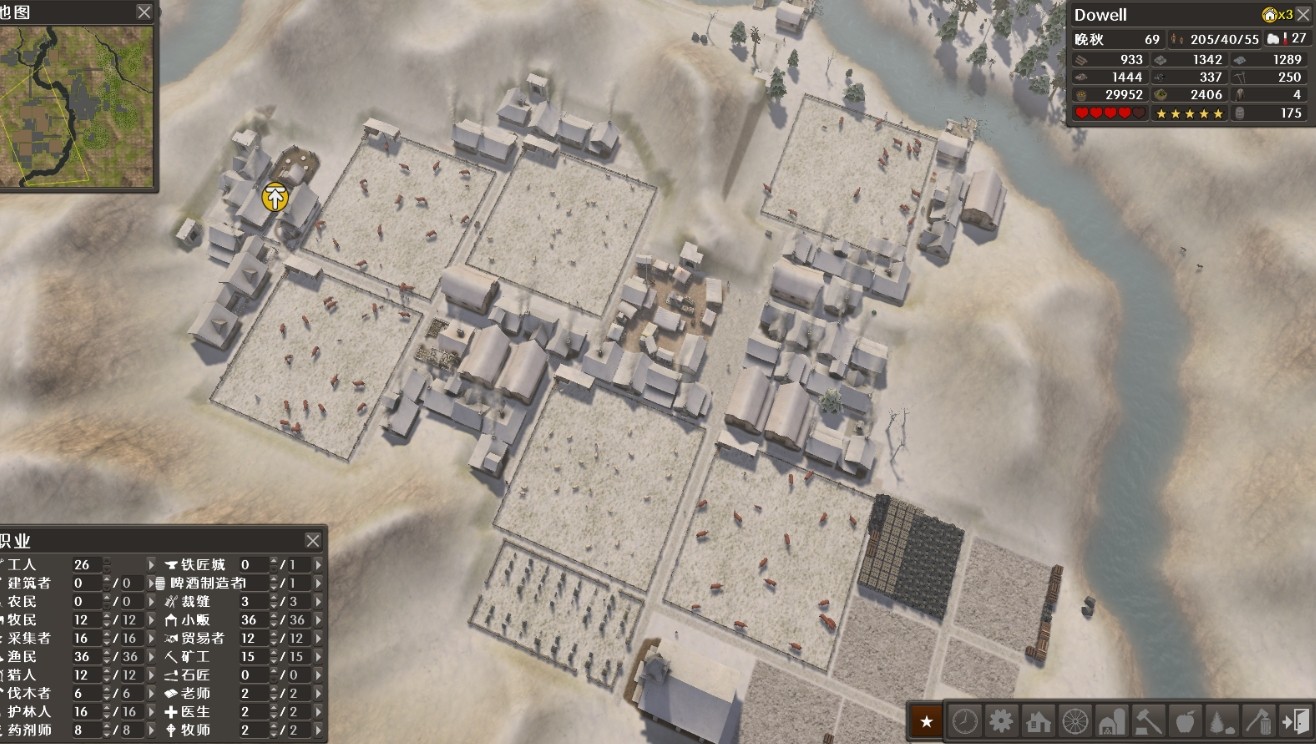The image size is (1316, 744).
Task: Close the 职业 professions panel
Action: pos(313,540)
